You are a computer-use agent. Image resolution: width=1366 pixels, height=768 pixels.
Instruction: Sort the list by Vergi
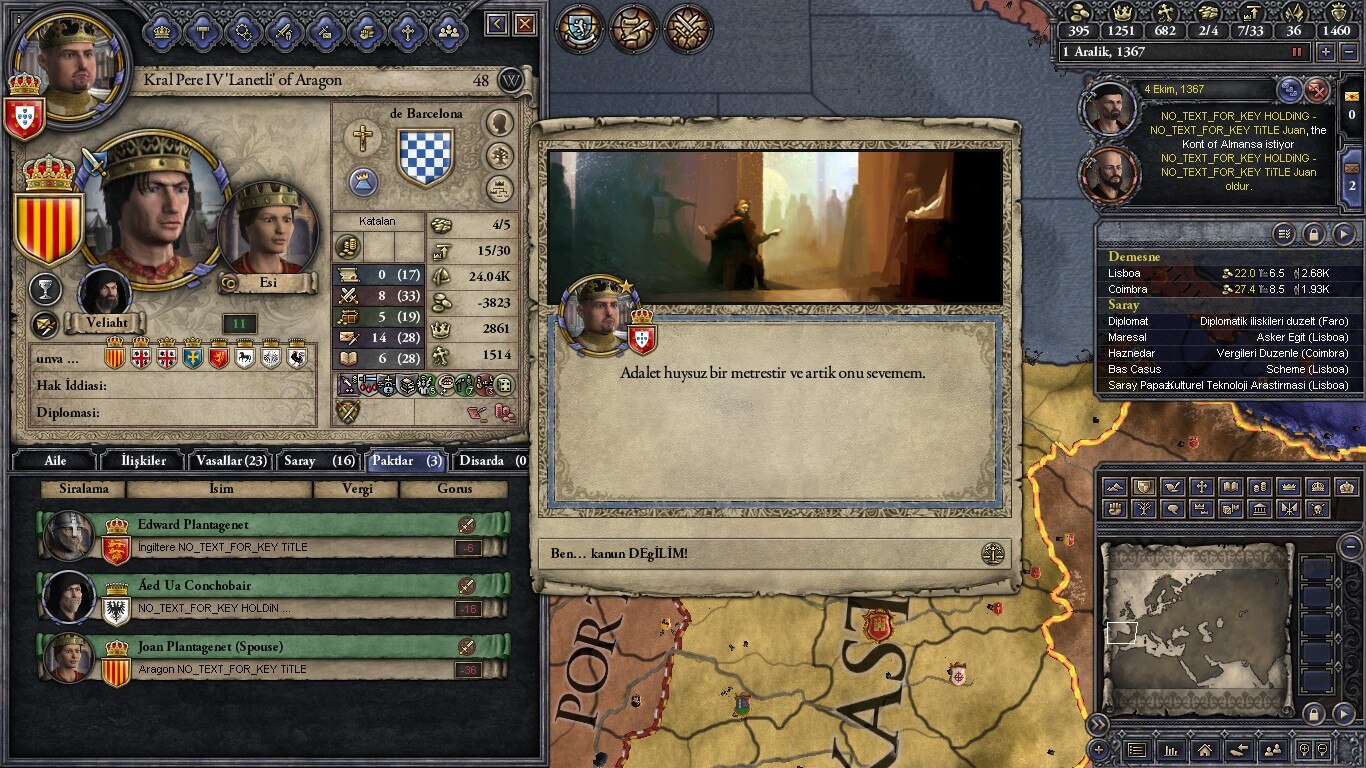point(356,489)
